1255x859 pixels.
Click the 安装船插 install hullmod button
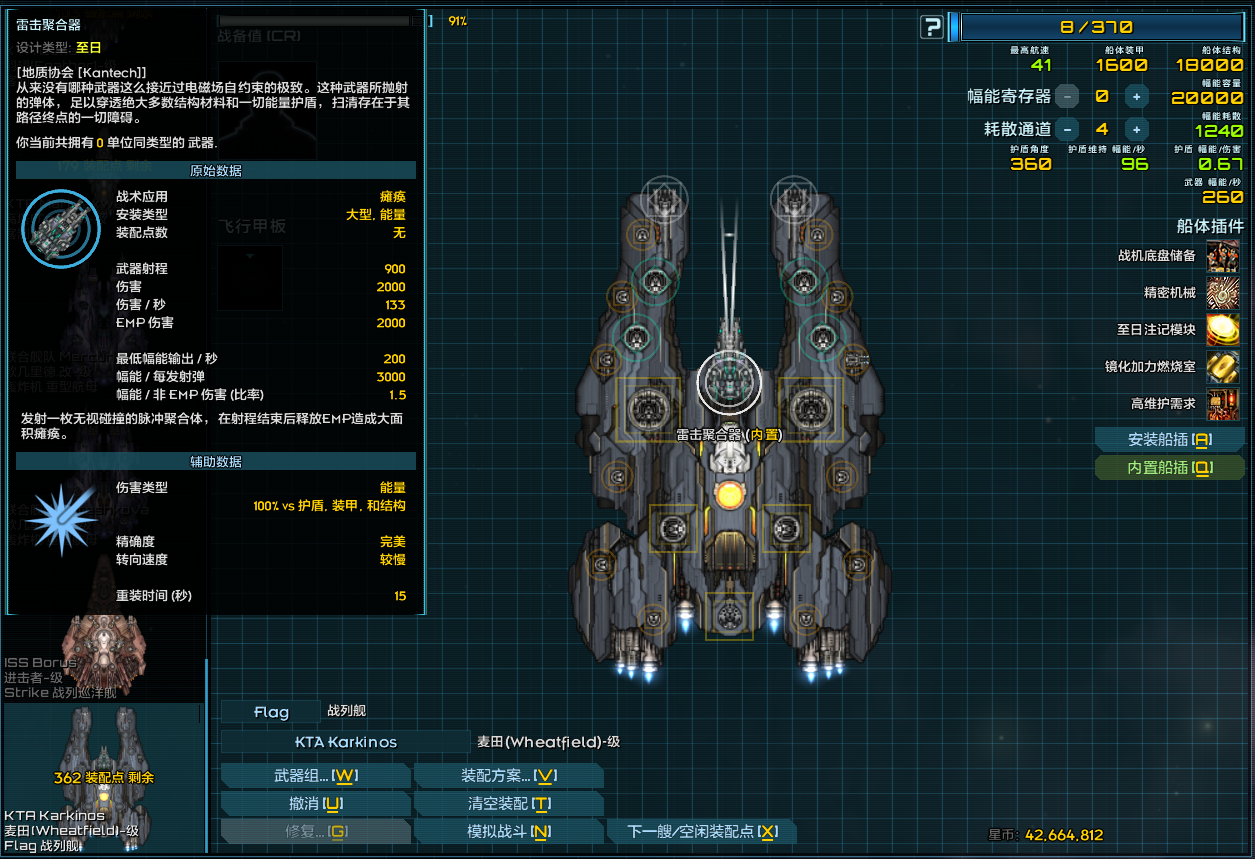point(1169,440)
